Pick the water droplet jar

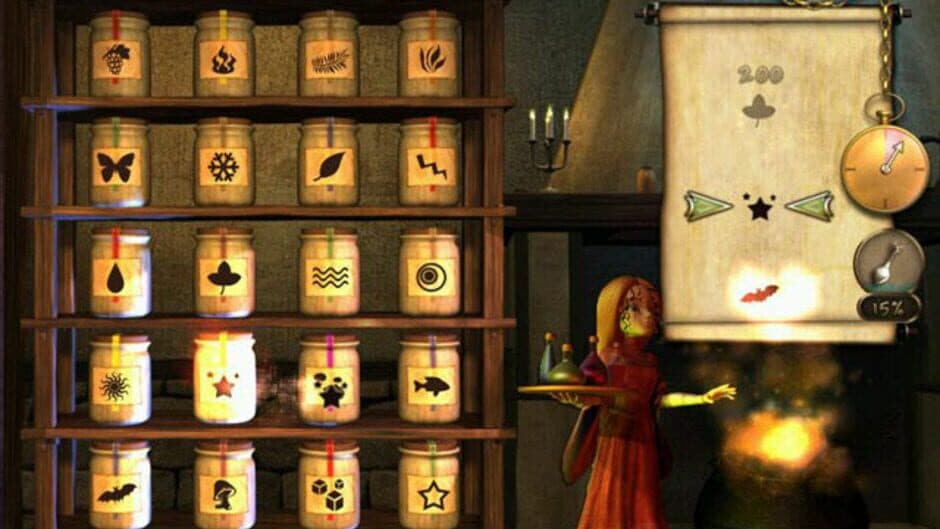tap(118, 277)
